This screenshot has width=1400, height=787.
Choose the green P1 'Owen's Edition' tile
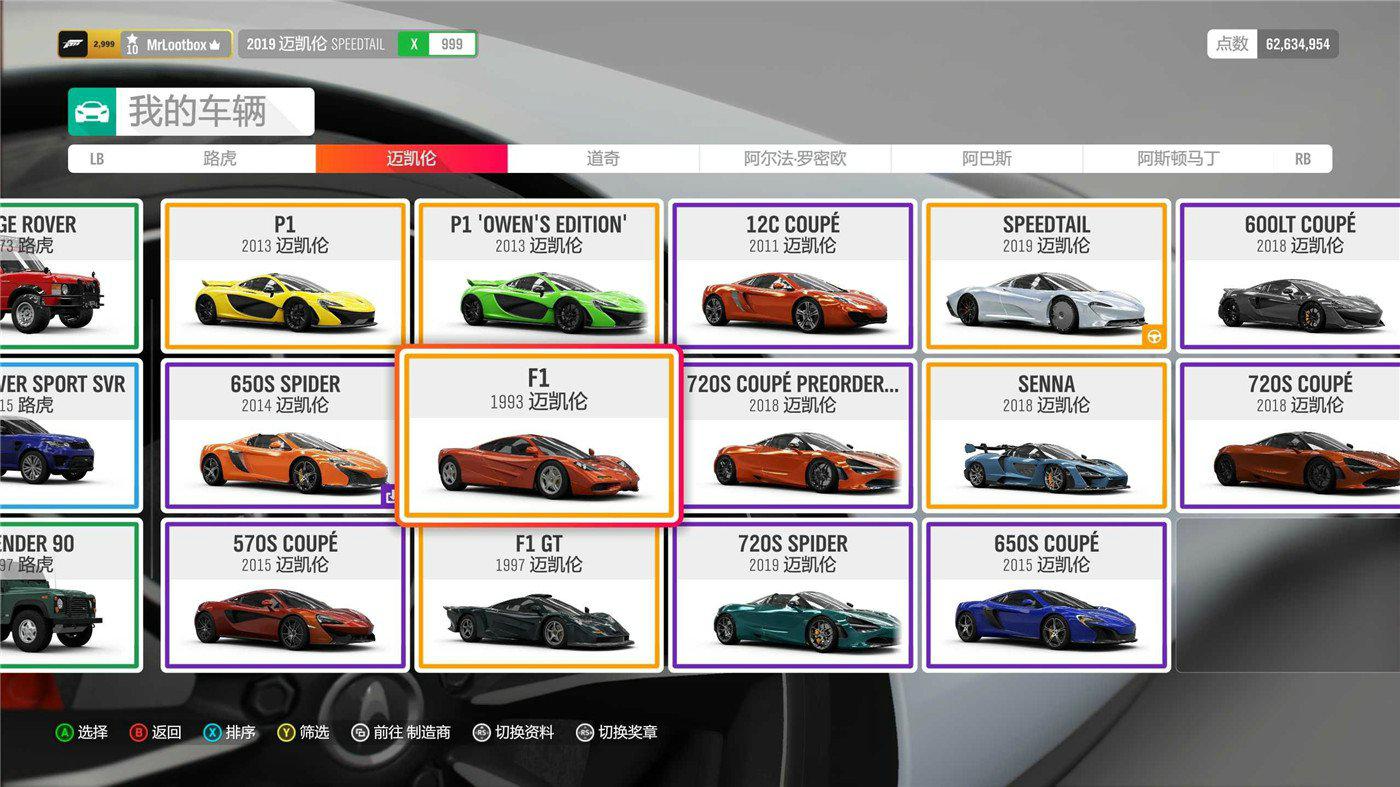pos(538,276)
